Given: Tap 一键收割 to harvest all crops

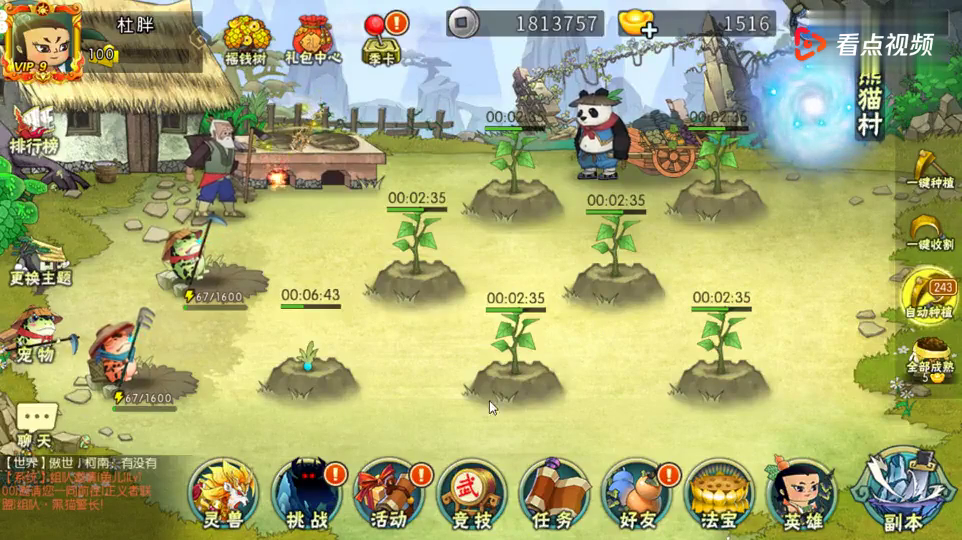Looking at the screenshot, I should [931, 232].
